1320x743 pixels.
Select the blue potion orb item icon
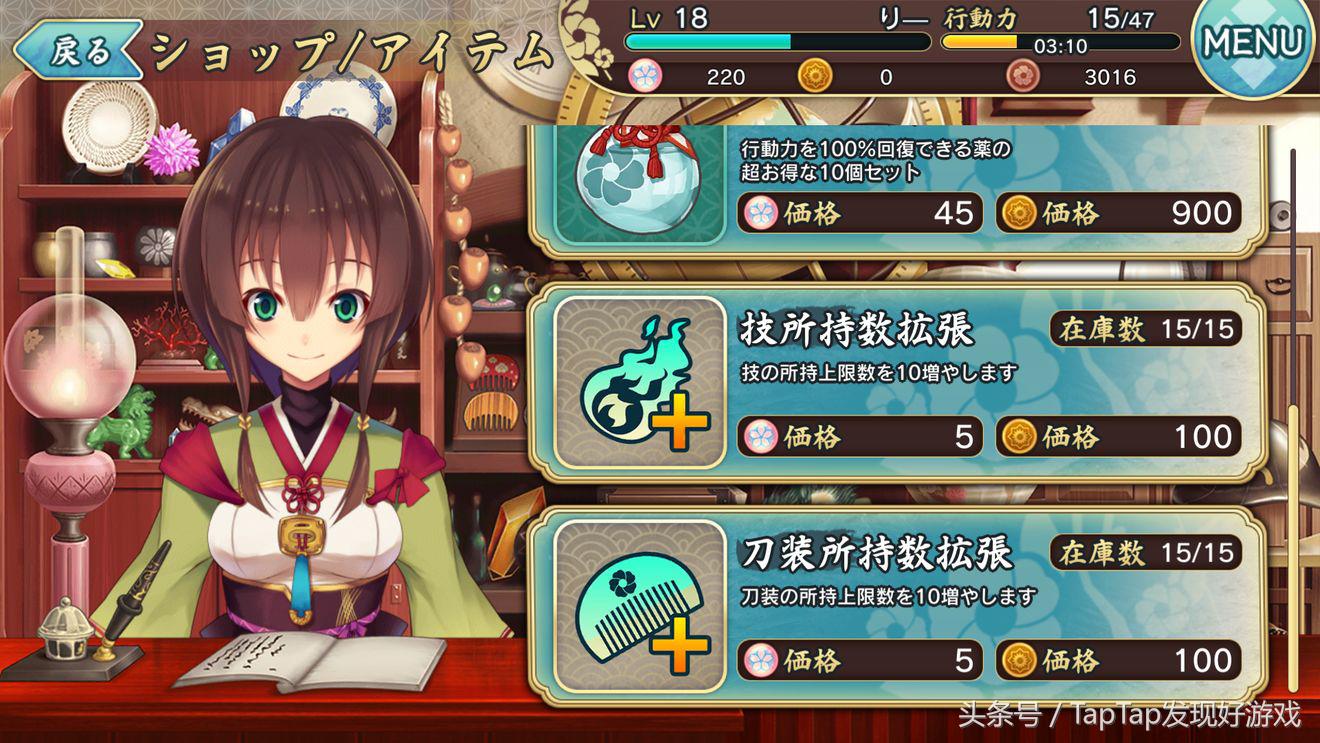640,183
